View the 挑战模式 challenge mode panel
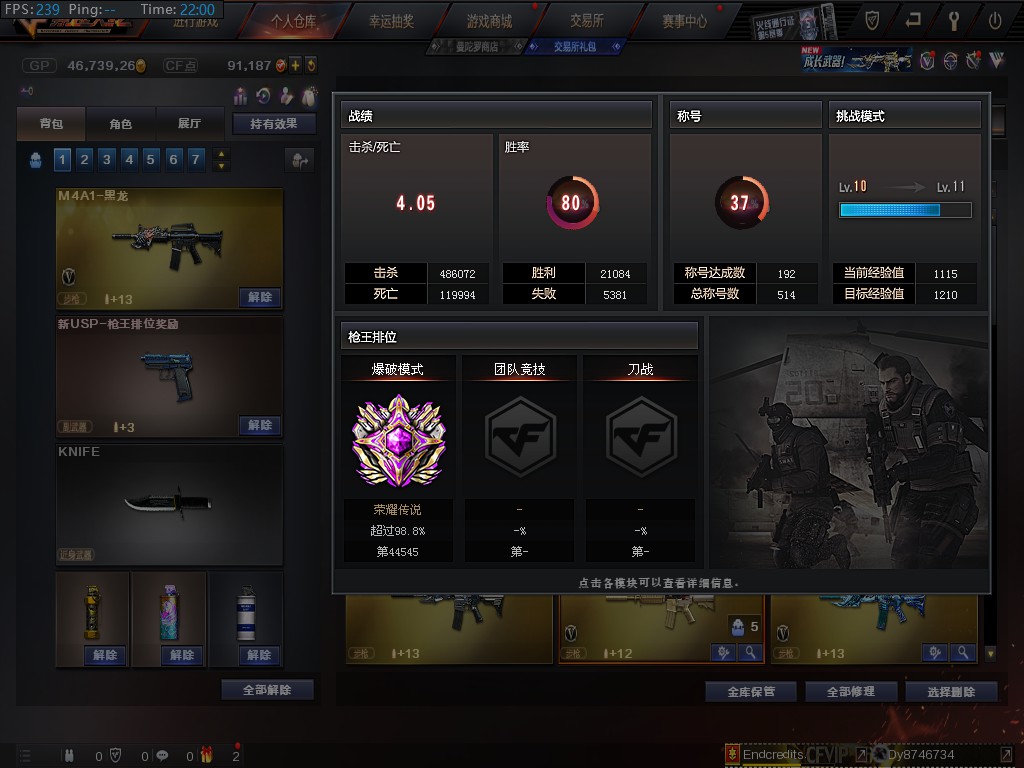 [904, 204]
